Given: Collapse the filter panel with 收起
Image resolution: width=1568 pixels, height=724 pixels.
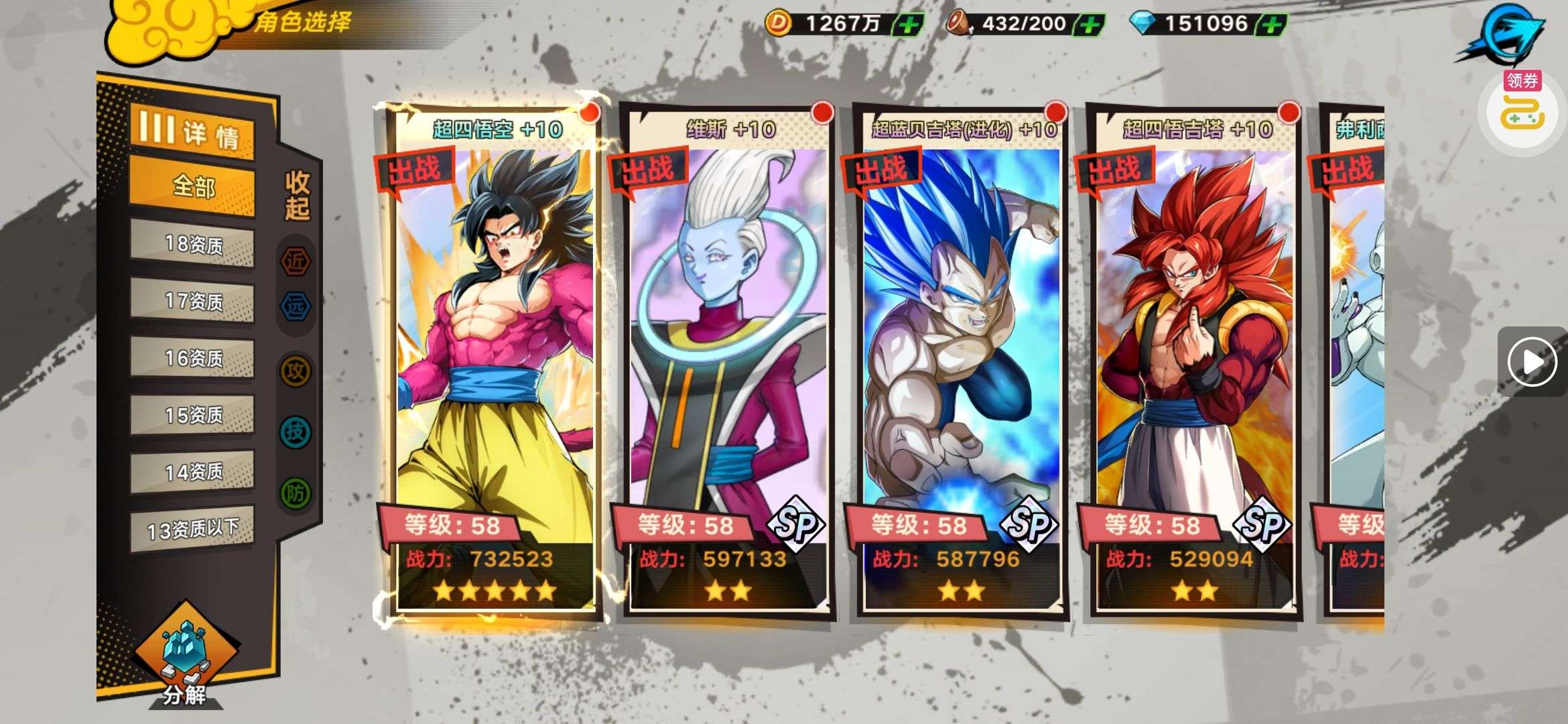Looking at the screenshot, I should tap(297, 195).
